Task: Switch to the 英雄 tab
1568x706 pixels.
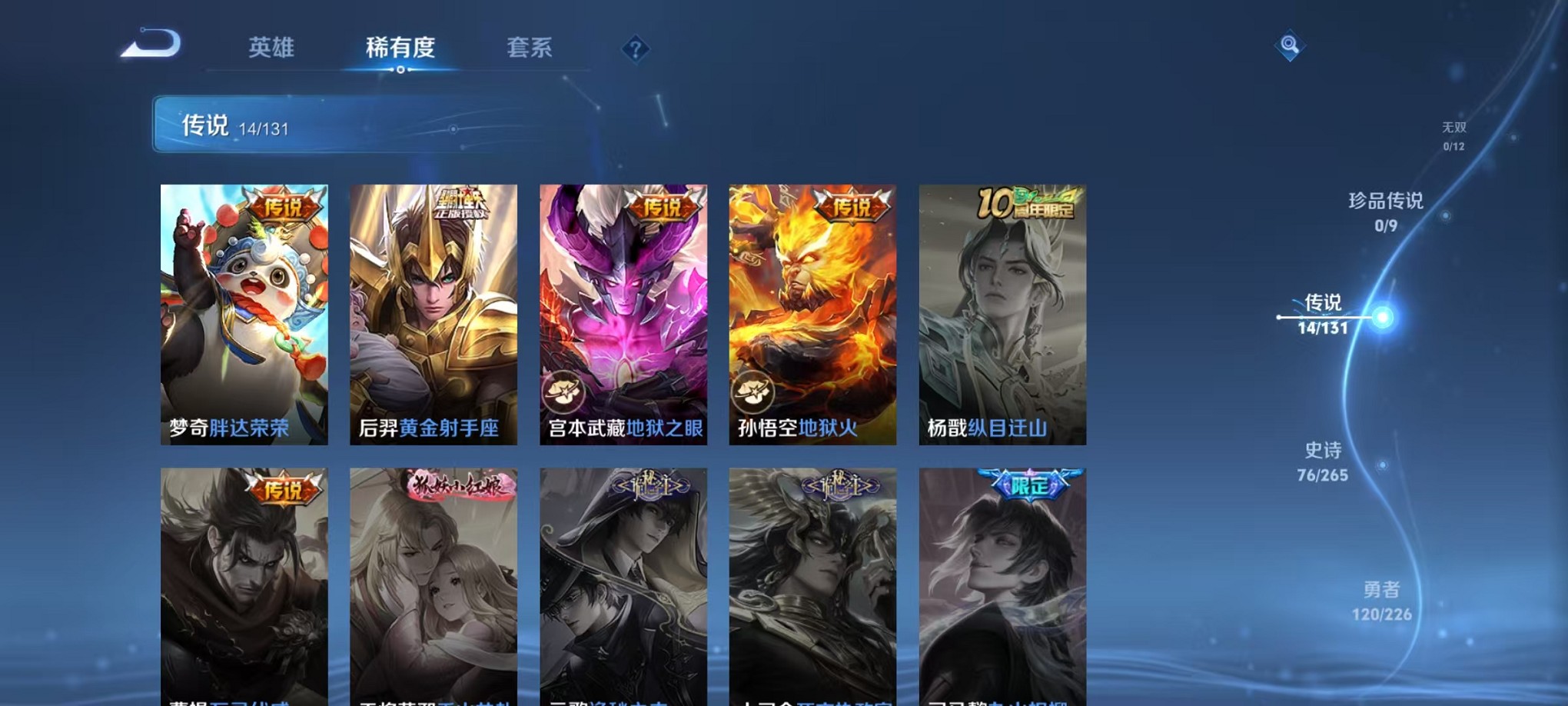Action: pos(271,48)
